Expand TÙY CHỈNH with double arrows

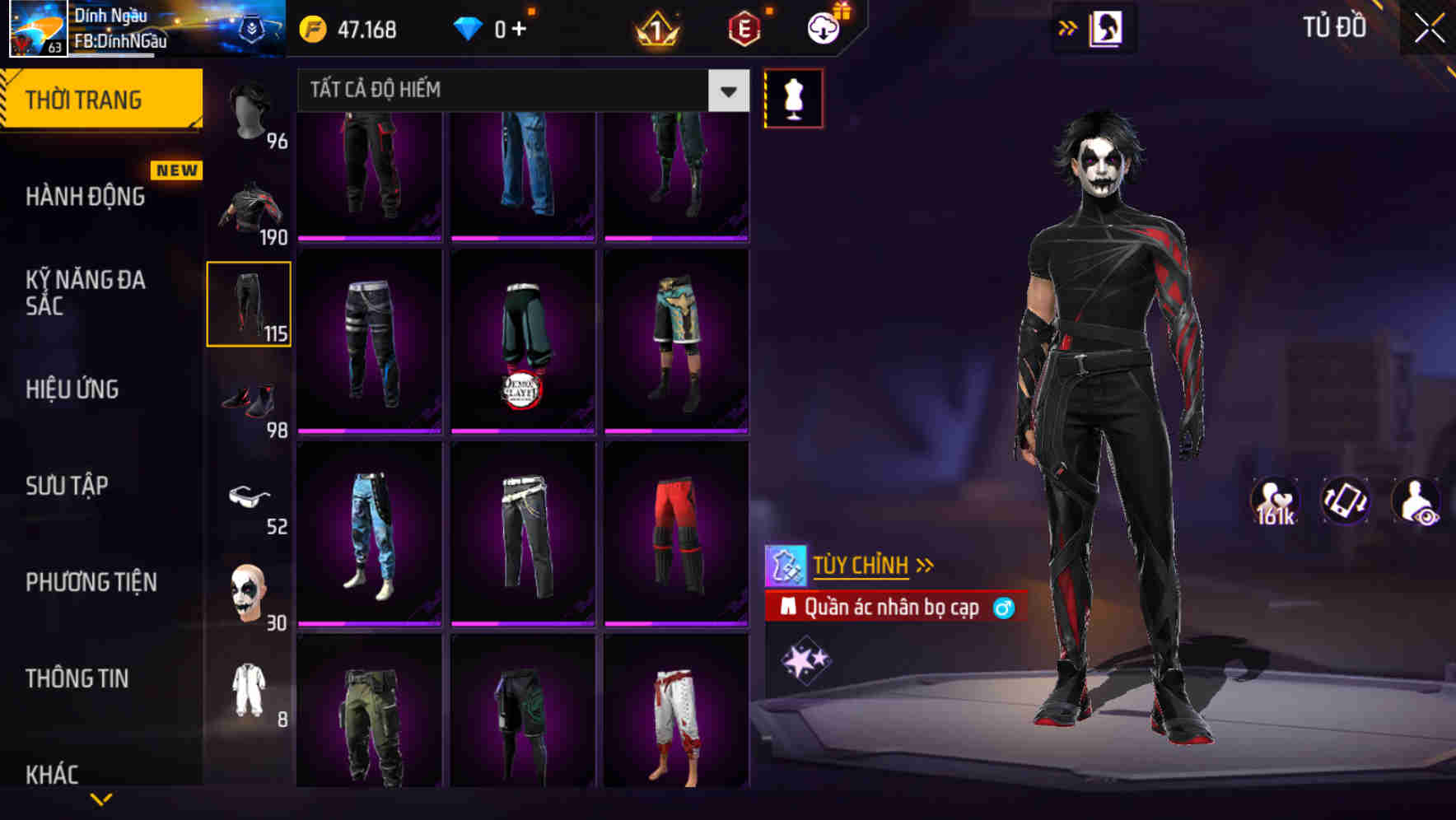(x=926, y=564)
